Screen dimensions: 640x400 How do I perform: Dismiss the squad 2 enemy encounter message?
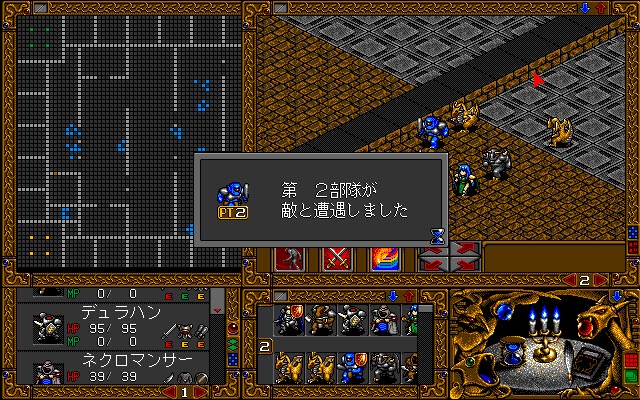[x=320, y=197]
